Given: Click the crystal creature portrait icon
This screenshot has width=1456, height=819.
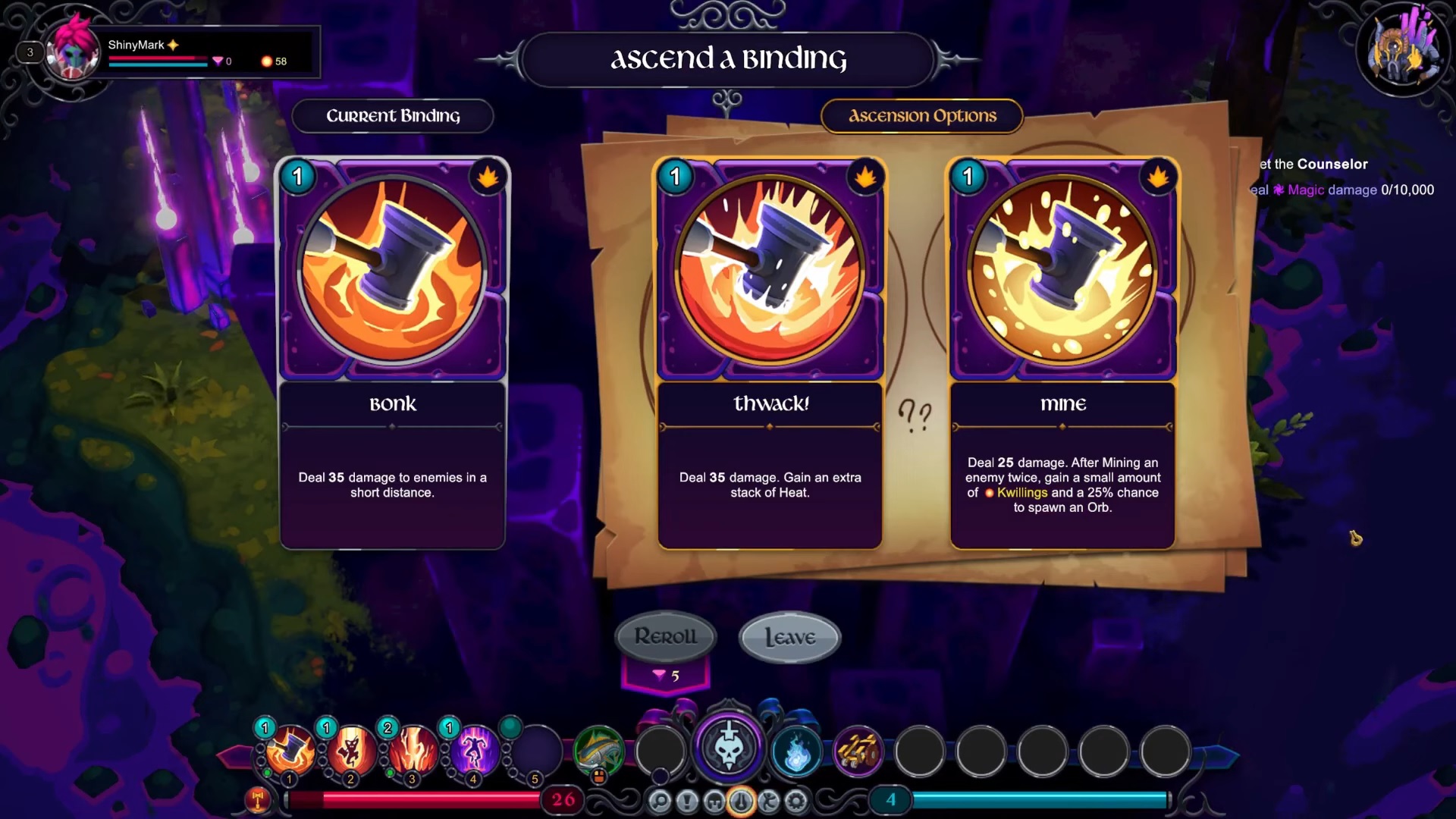Looking at the screenshot, I should 1403,50.
